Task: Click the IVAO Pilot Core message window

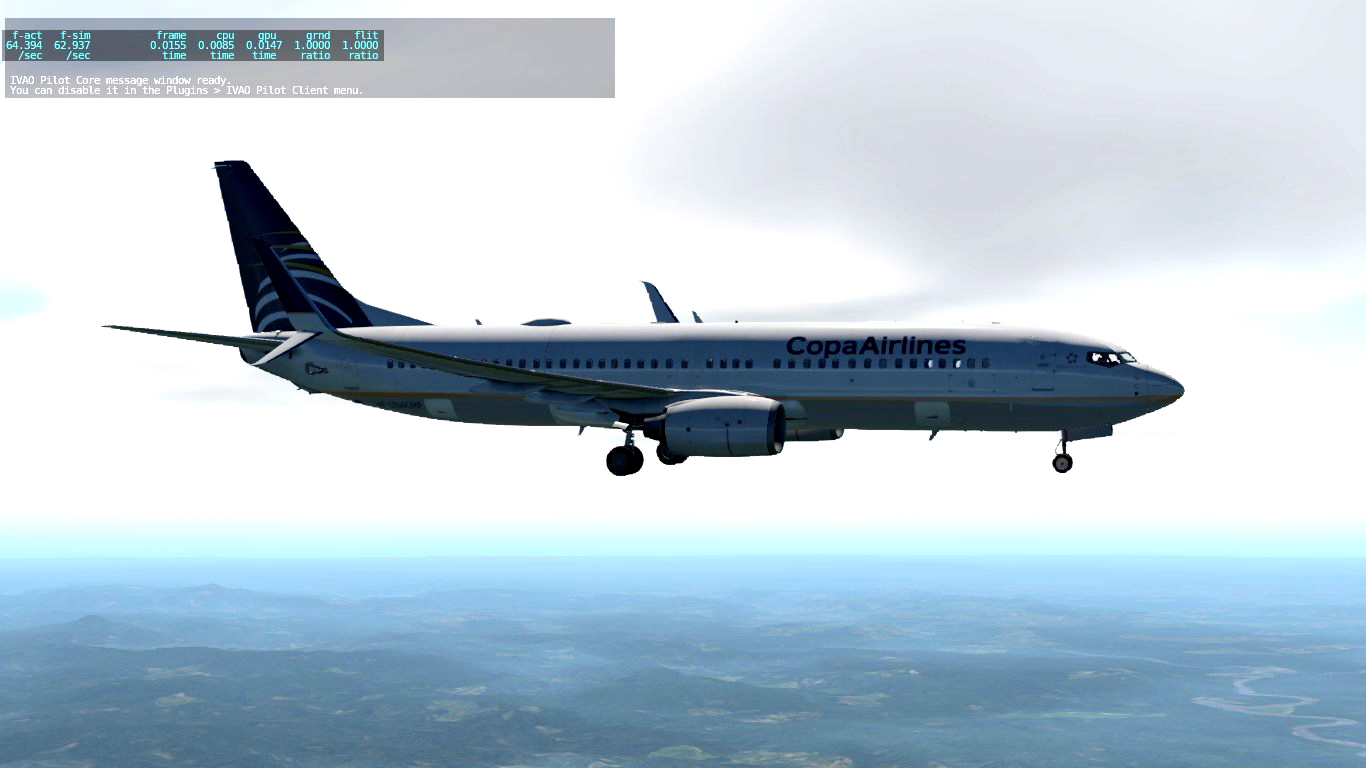Action: point(300,85)
